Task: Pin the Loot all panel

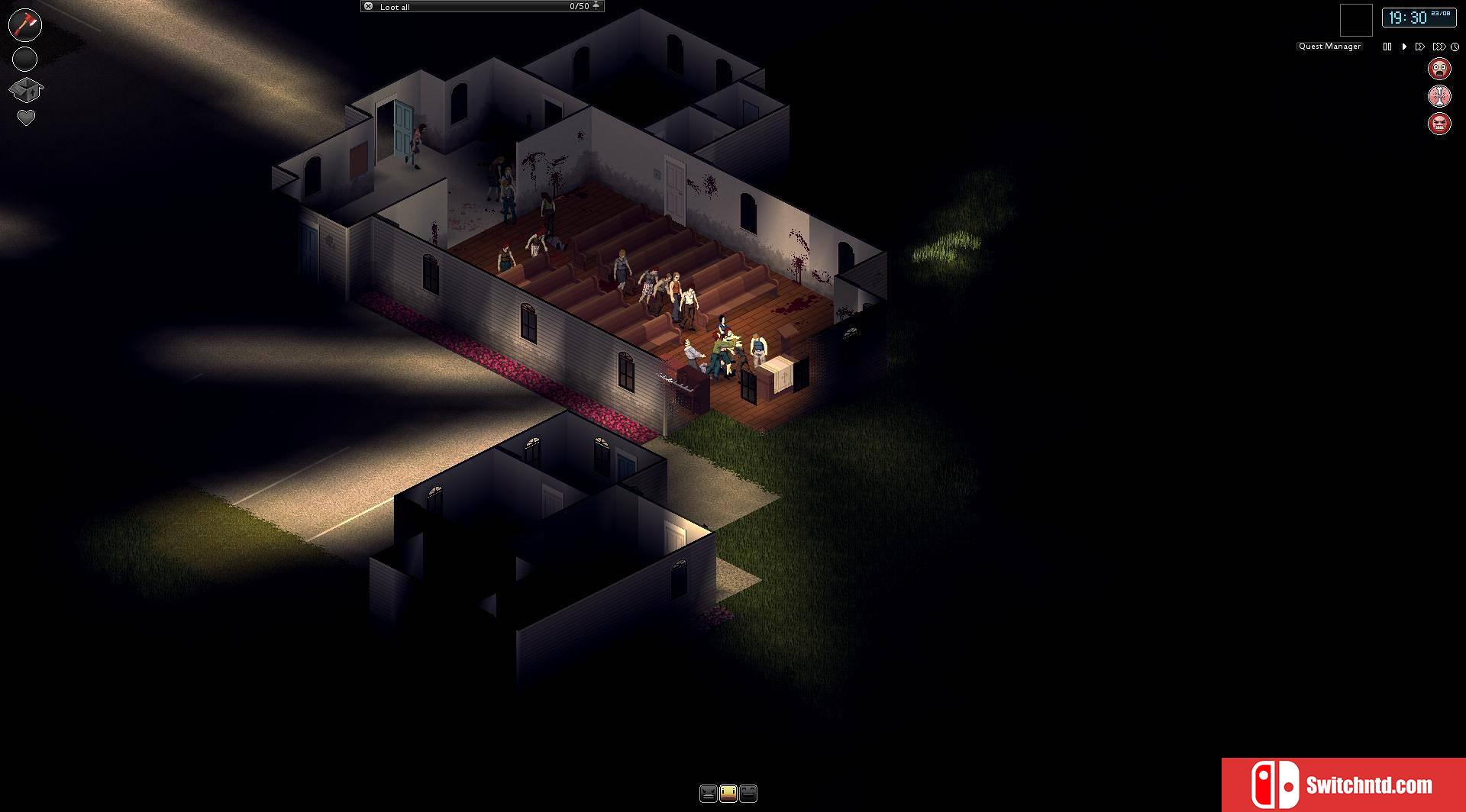Action: pyautogui.click(x=596, y=7)
